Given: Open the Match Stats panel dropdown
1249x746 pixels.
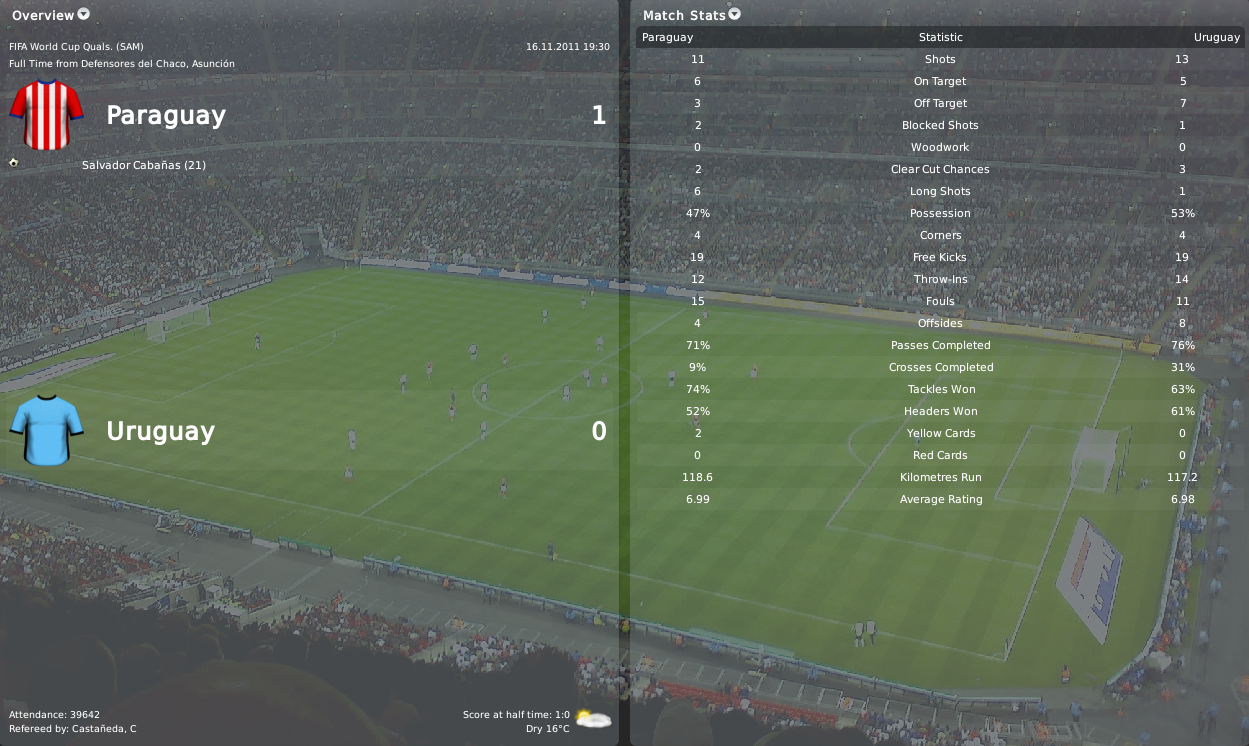Looking at the screenshot, I should 735,14.
